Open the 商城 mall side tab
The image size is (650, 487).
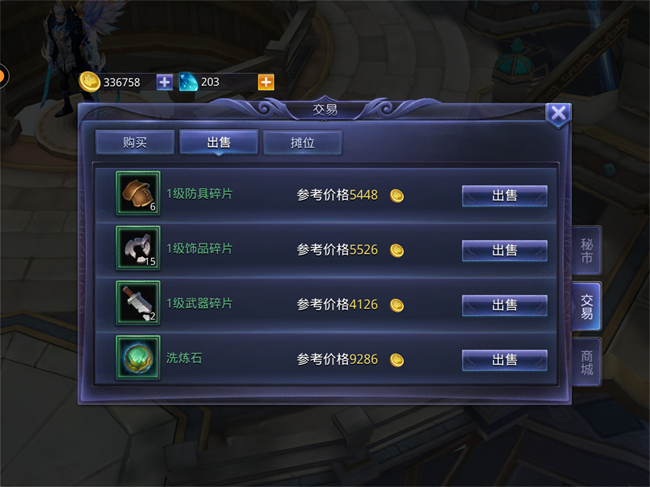tap(588, 362)
